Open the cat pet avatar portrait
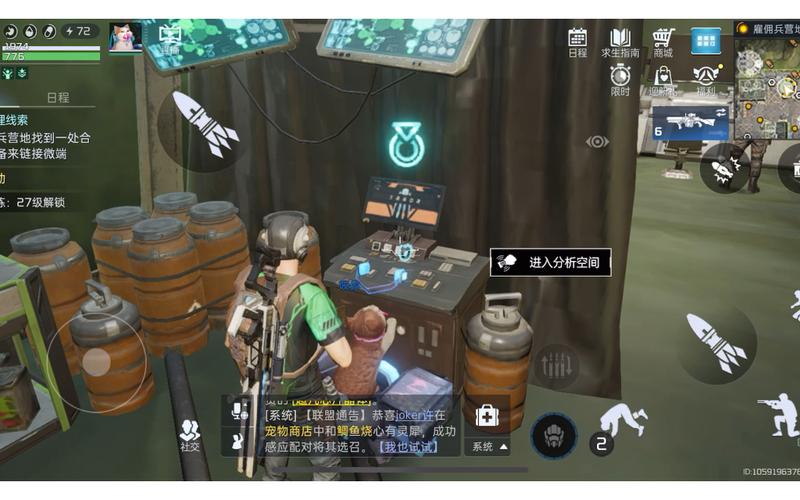The image size is (800, 500). [125, 37]
